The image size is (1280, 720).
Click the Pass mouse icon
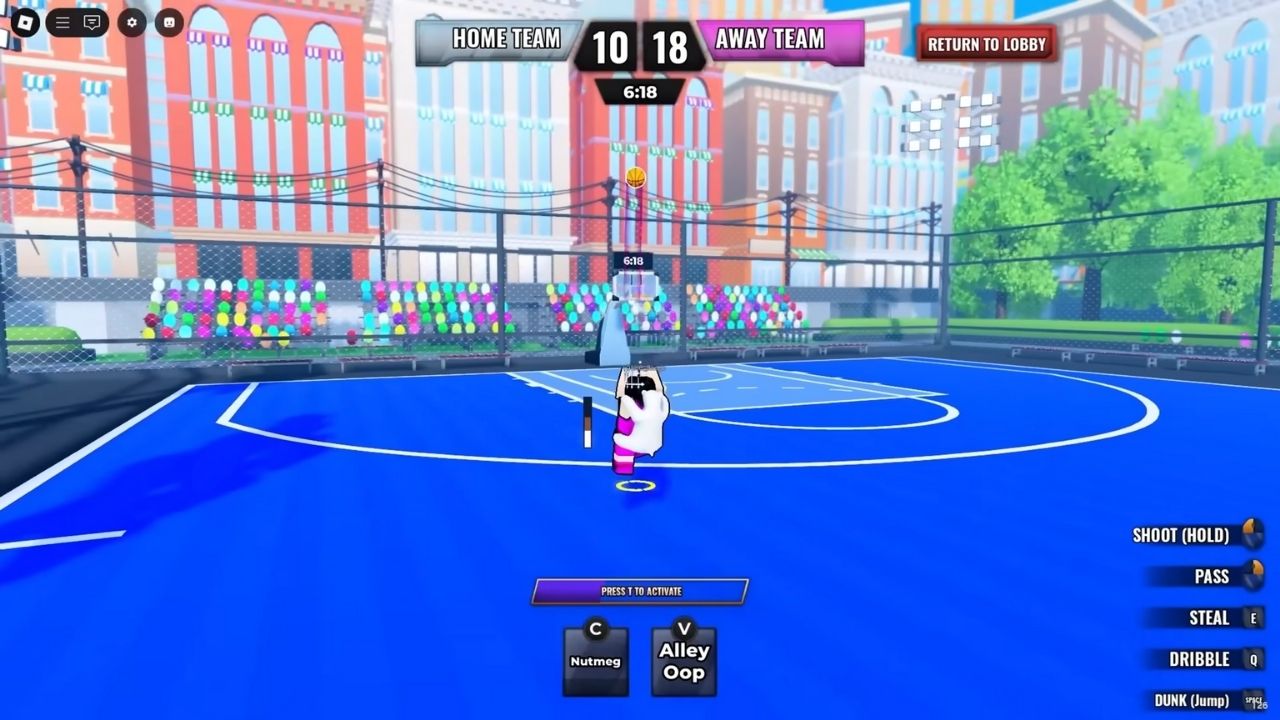[x=1253, y=576]
